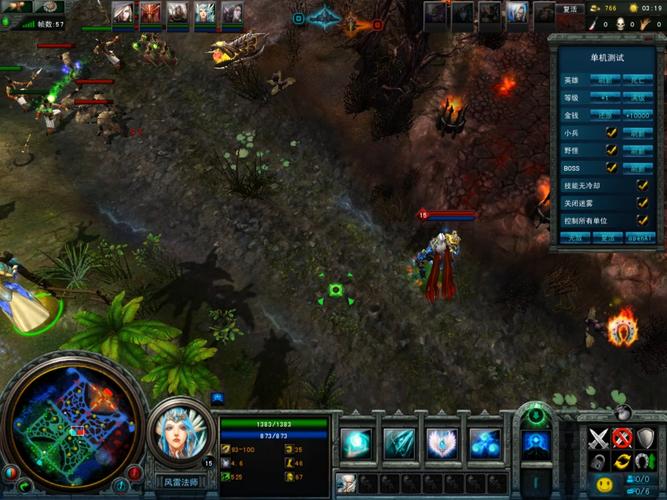Screen dimensions: 667x500
Task: Select the shield hold-position command
Action: tap(646, 438)
